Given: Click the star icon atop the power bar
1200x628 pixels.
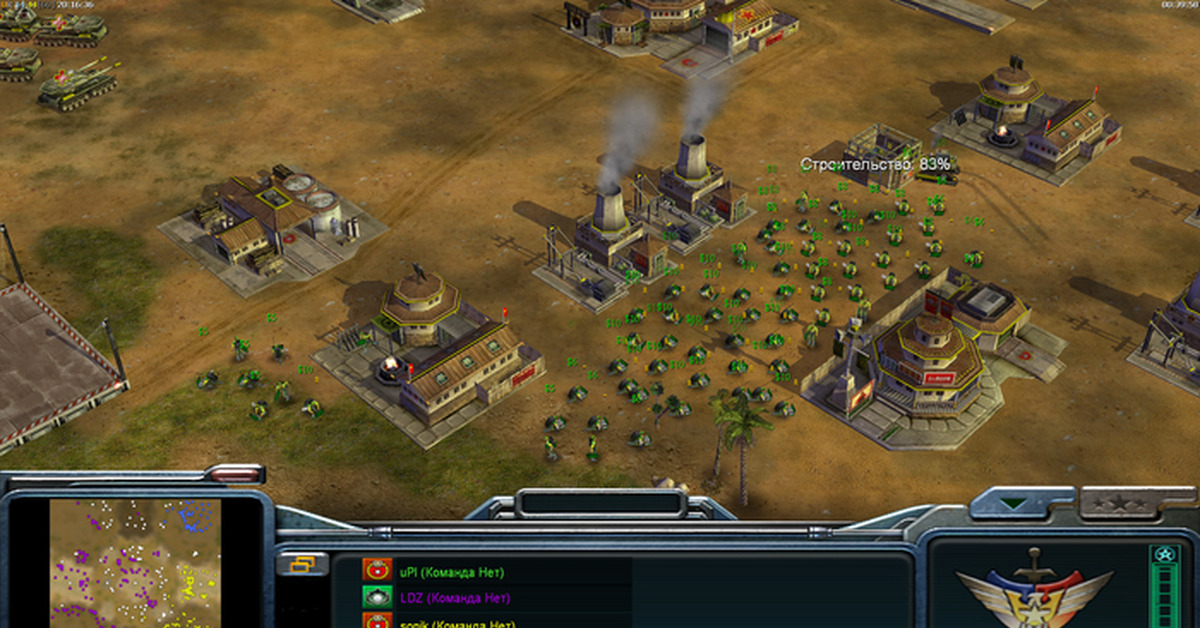Looking at the screenshot, I should [x=1162, y=555].
